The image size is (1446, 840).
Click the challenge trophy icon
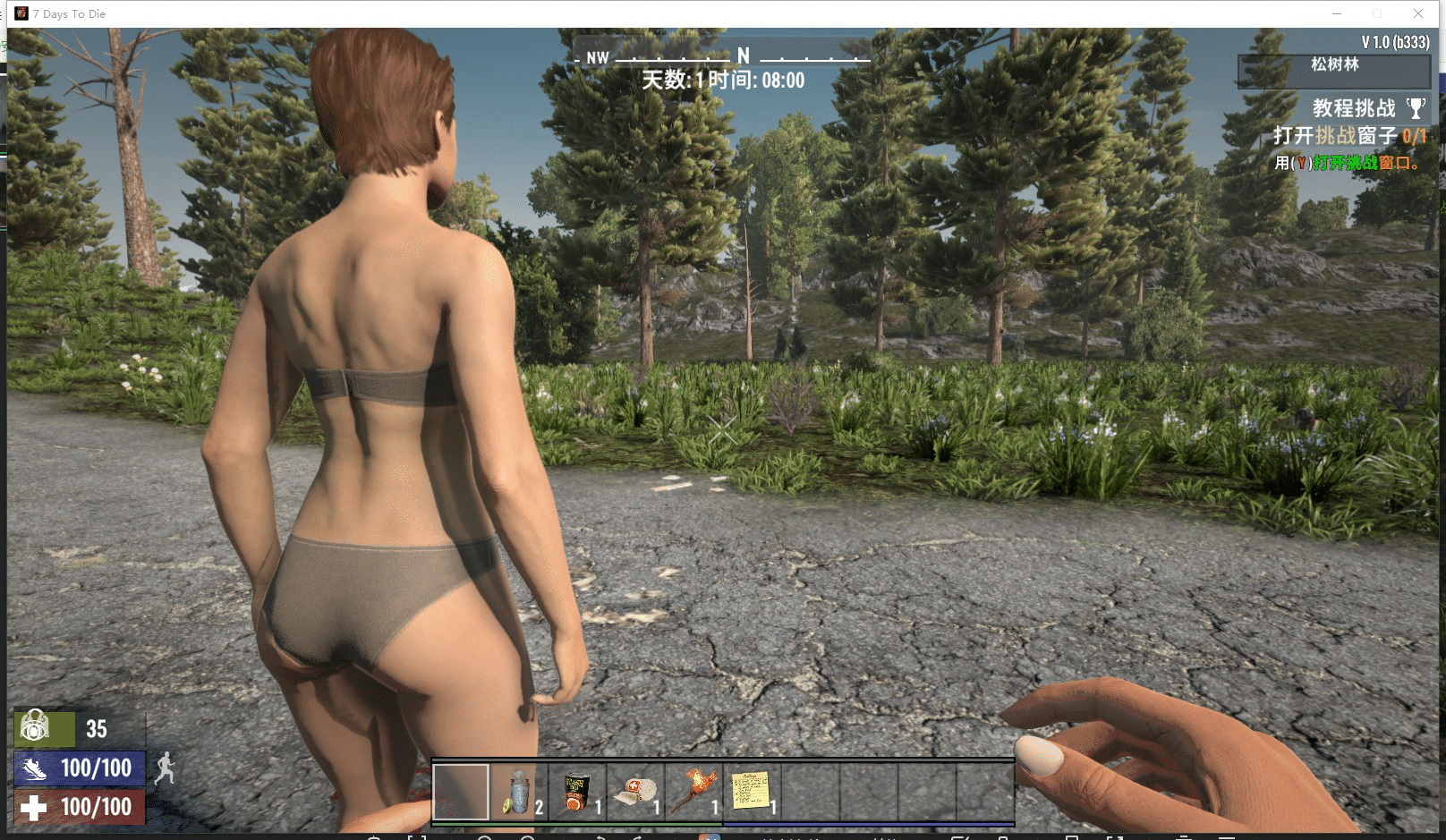coord(1416,108)
